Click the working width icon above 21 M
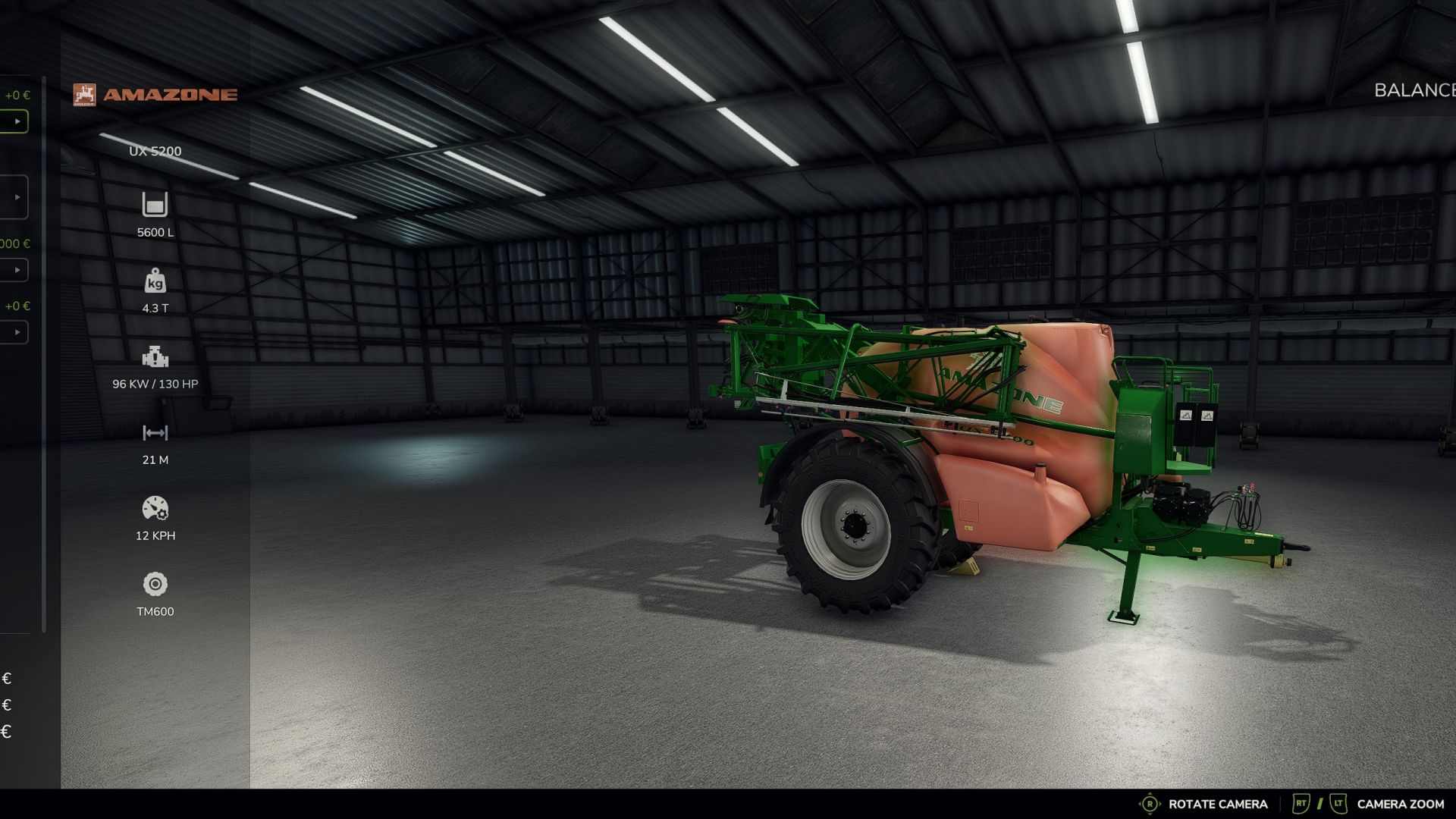Viewport: 1456px width, 819px height. click(154, 432)
